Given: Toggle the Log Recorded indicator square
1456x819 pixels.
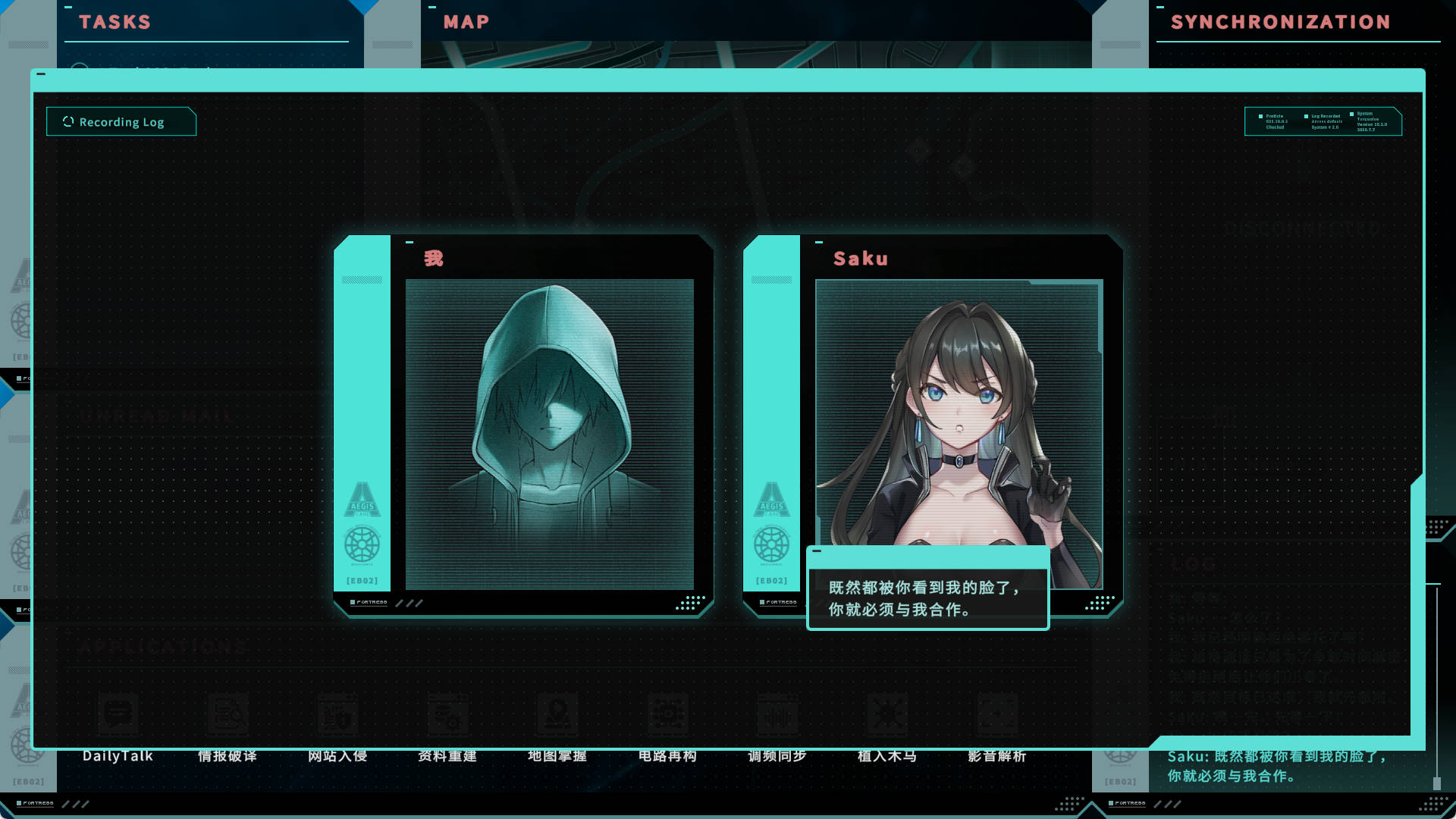Looking at the screenshot, I should [1306, 116].
